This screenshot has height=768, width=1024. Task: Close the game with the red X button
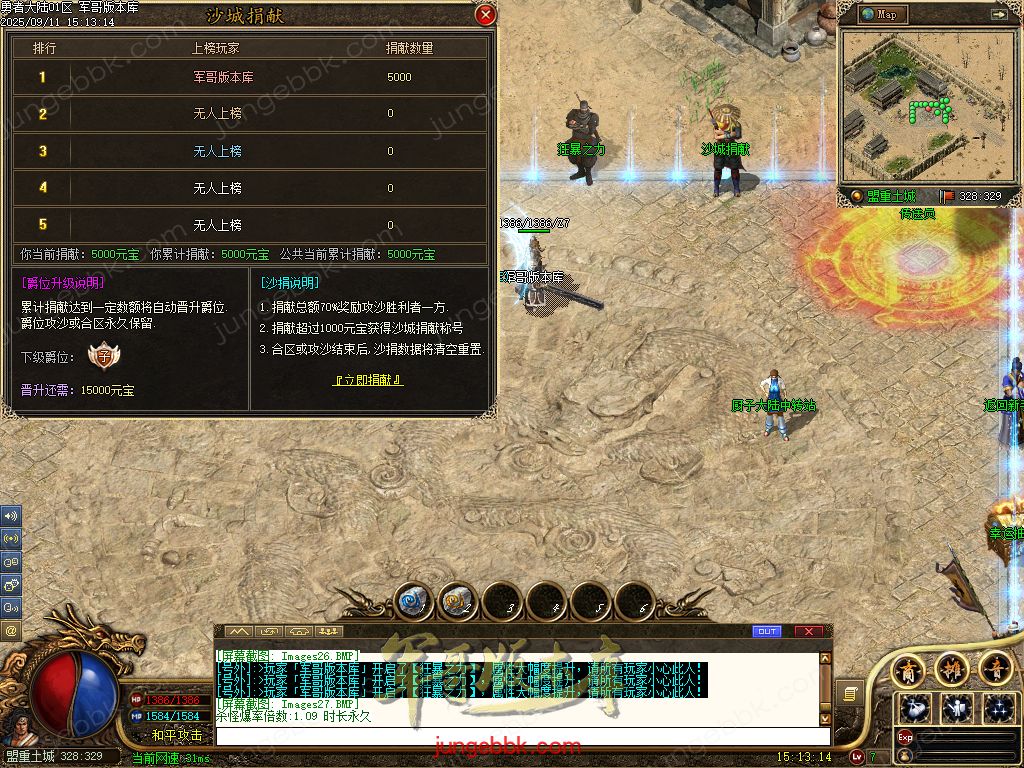[808, 632]
